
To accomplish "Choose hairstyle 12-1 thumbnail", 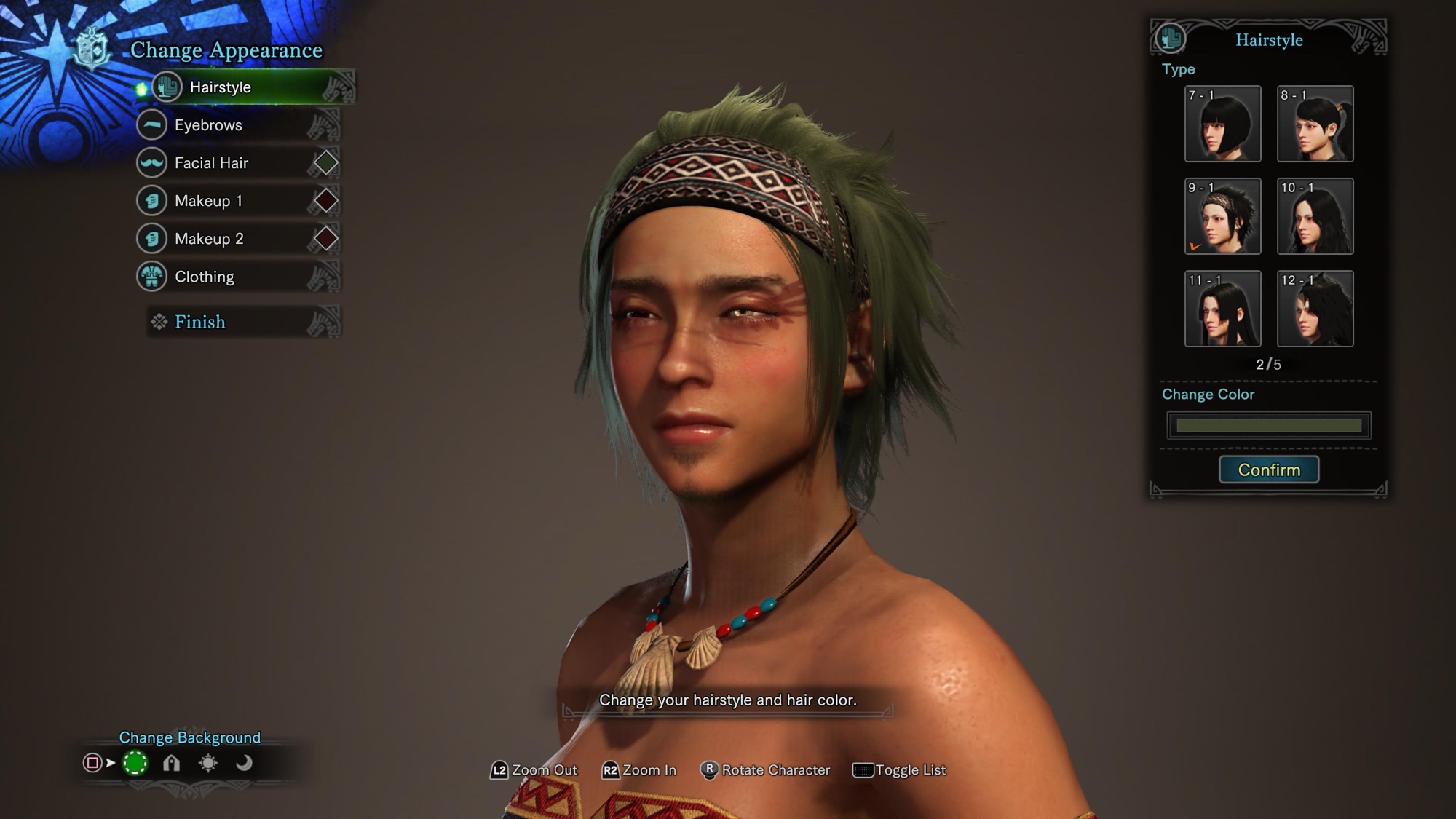I will point(1315,309).
